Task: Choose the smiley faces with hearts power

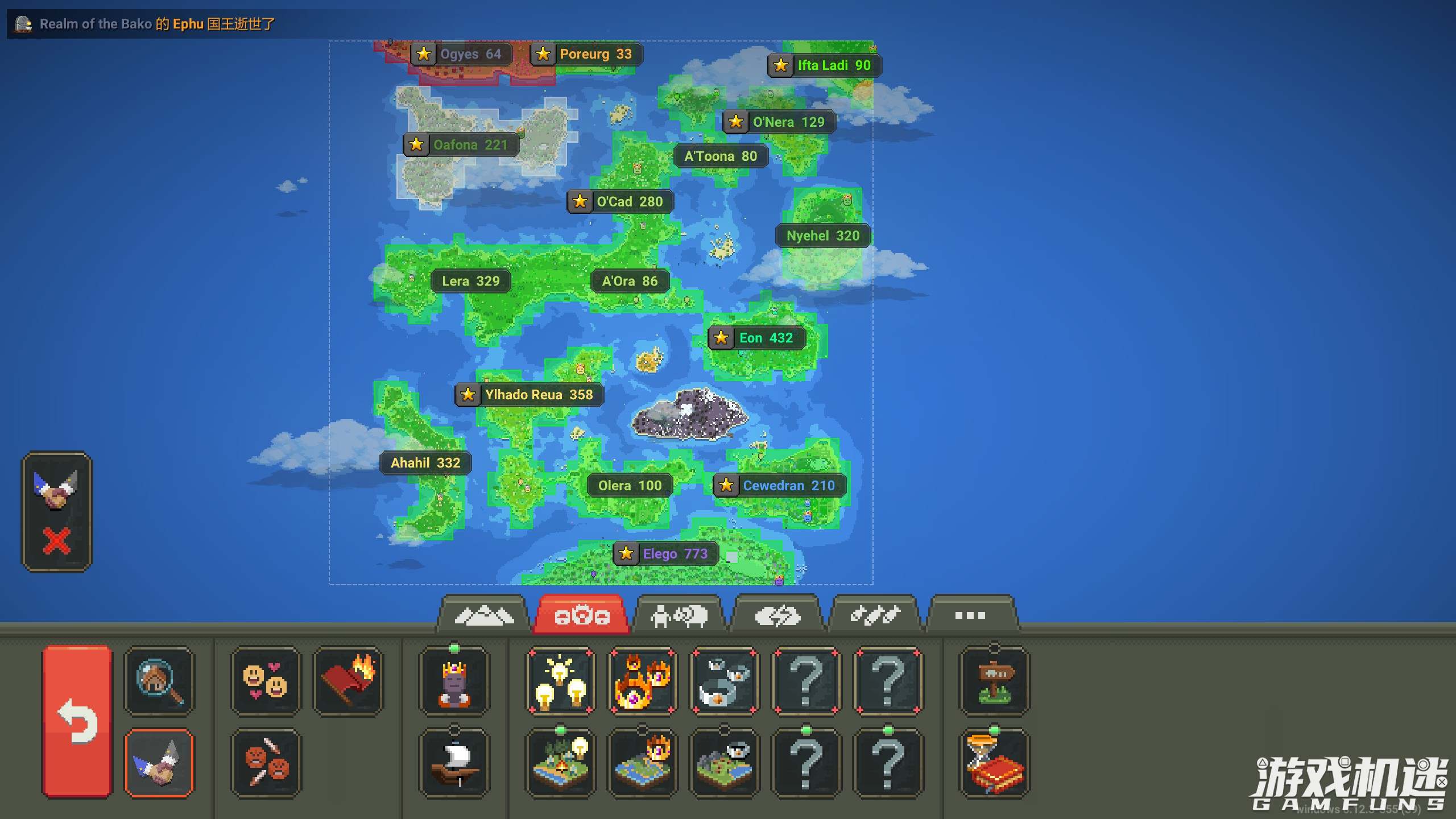Action: 266,681
